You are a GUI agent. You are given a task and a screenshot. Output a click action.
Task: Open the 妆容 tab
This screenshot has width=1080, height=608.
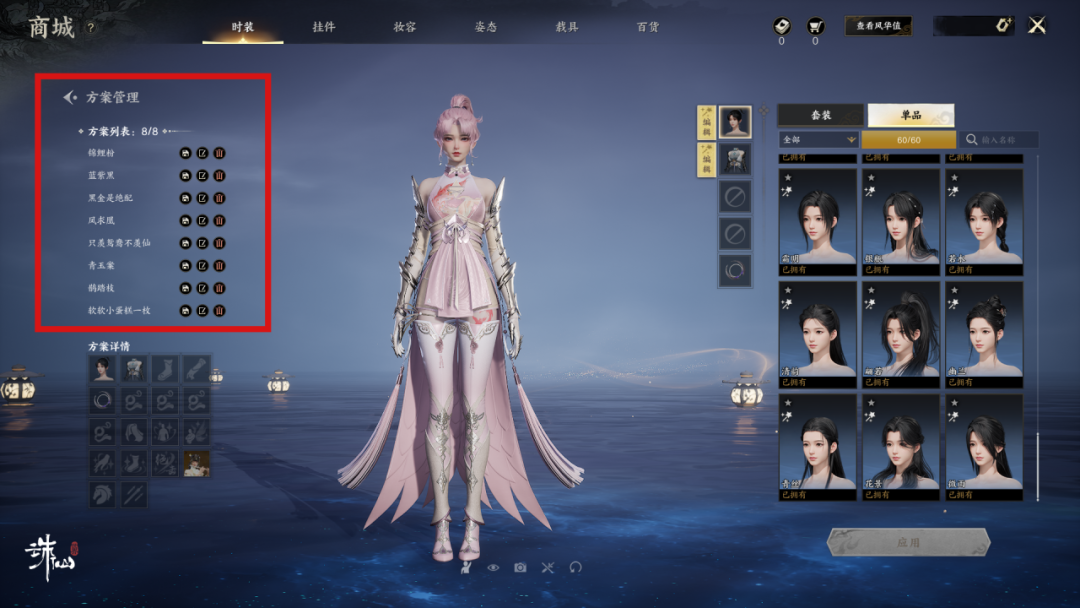404,27
